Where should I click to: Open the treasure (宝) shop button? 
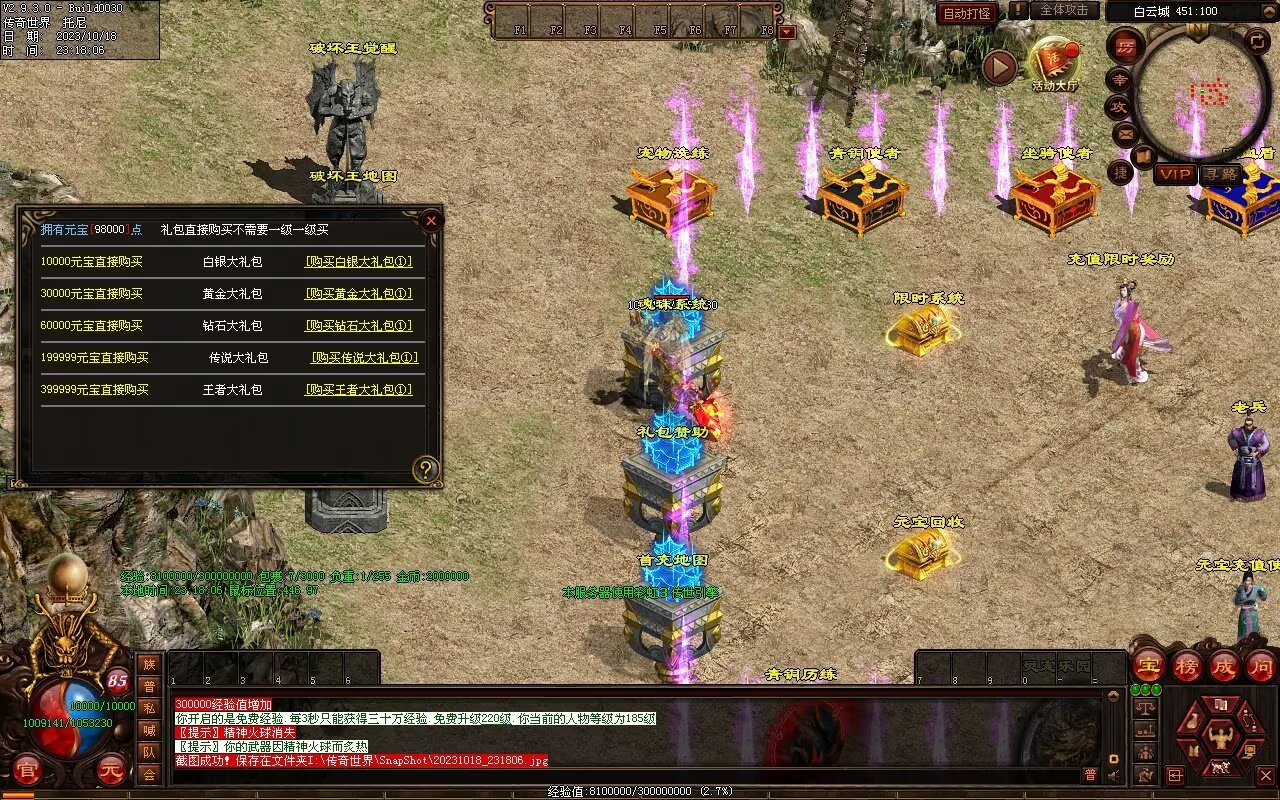pos(1148,666)
